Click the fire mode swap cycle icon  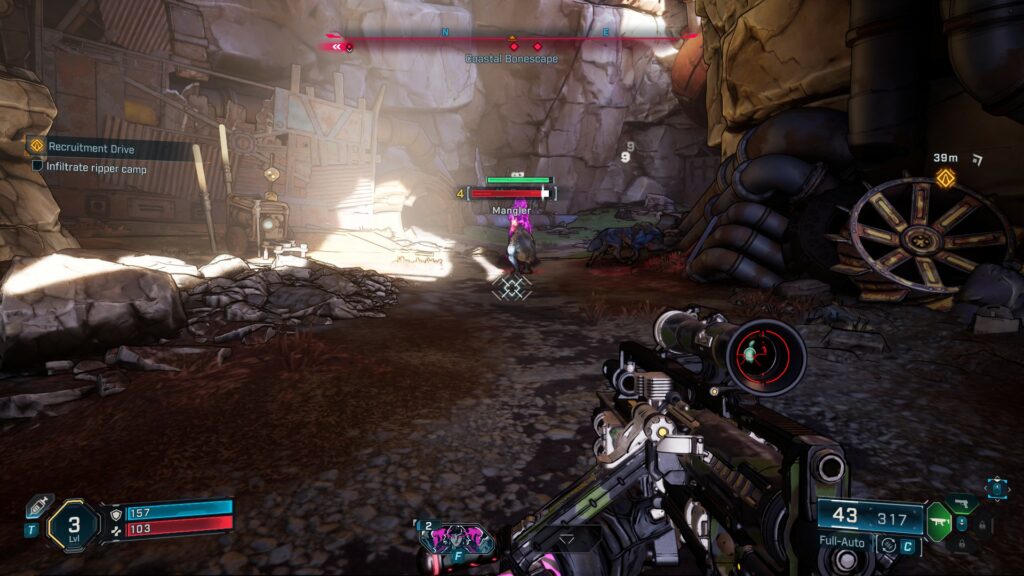[x=886, y=544]
